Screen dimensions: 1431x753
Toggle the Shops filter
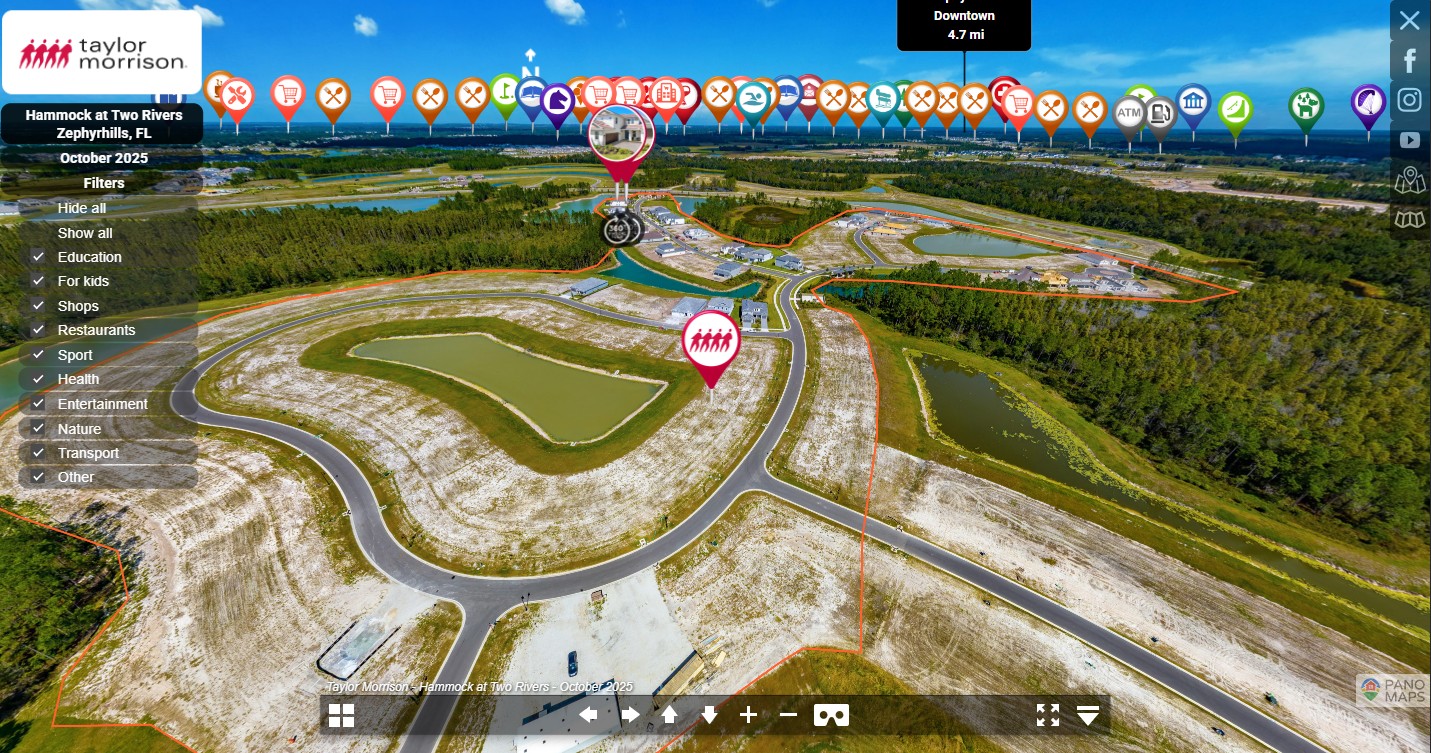(x=39, y=306)
